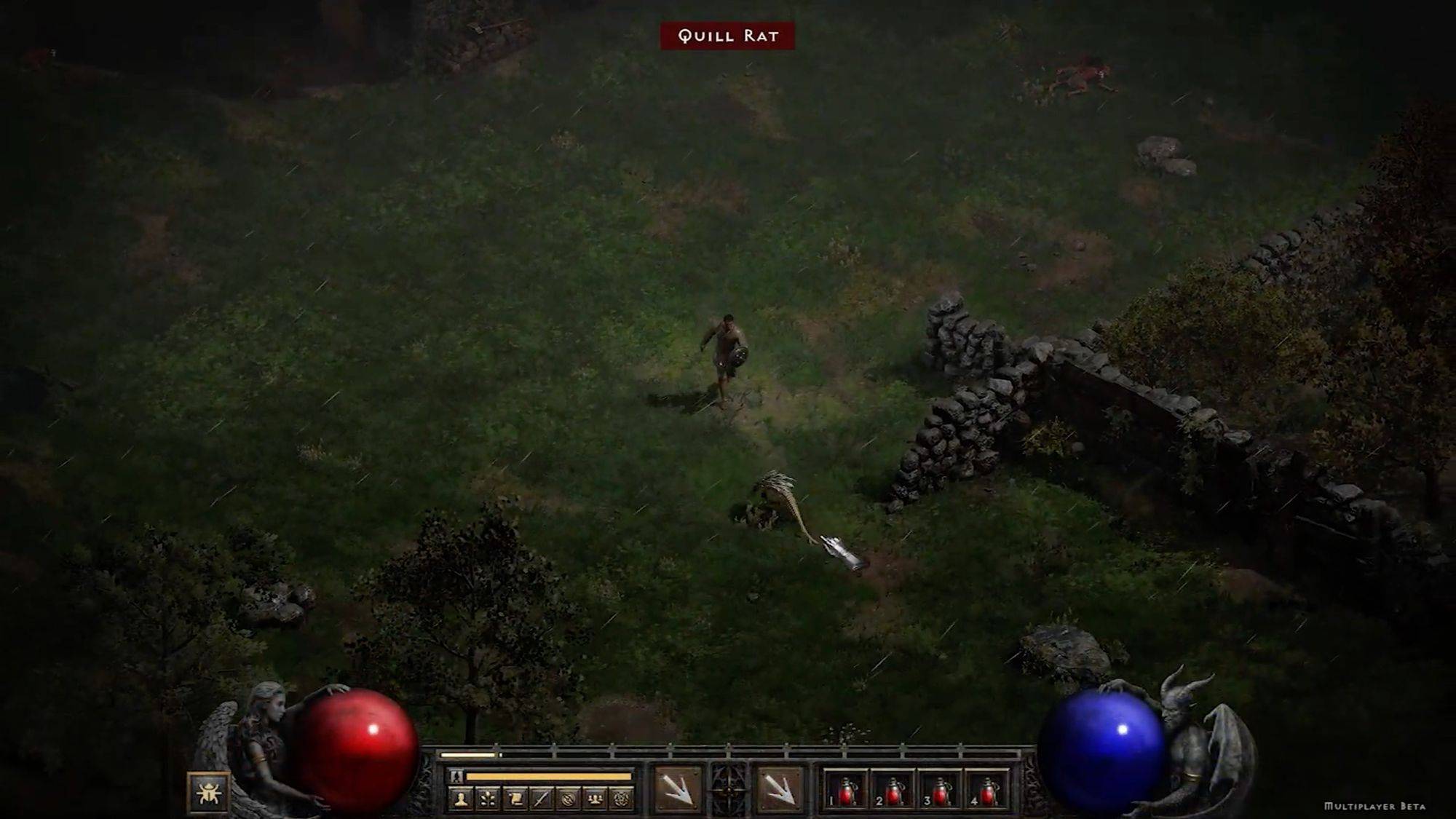This screenshot has width=1456, height=819.
Task: Select the left-hand throw skill slot
Action: (676, 789)
